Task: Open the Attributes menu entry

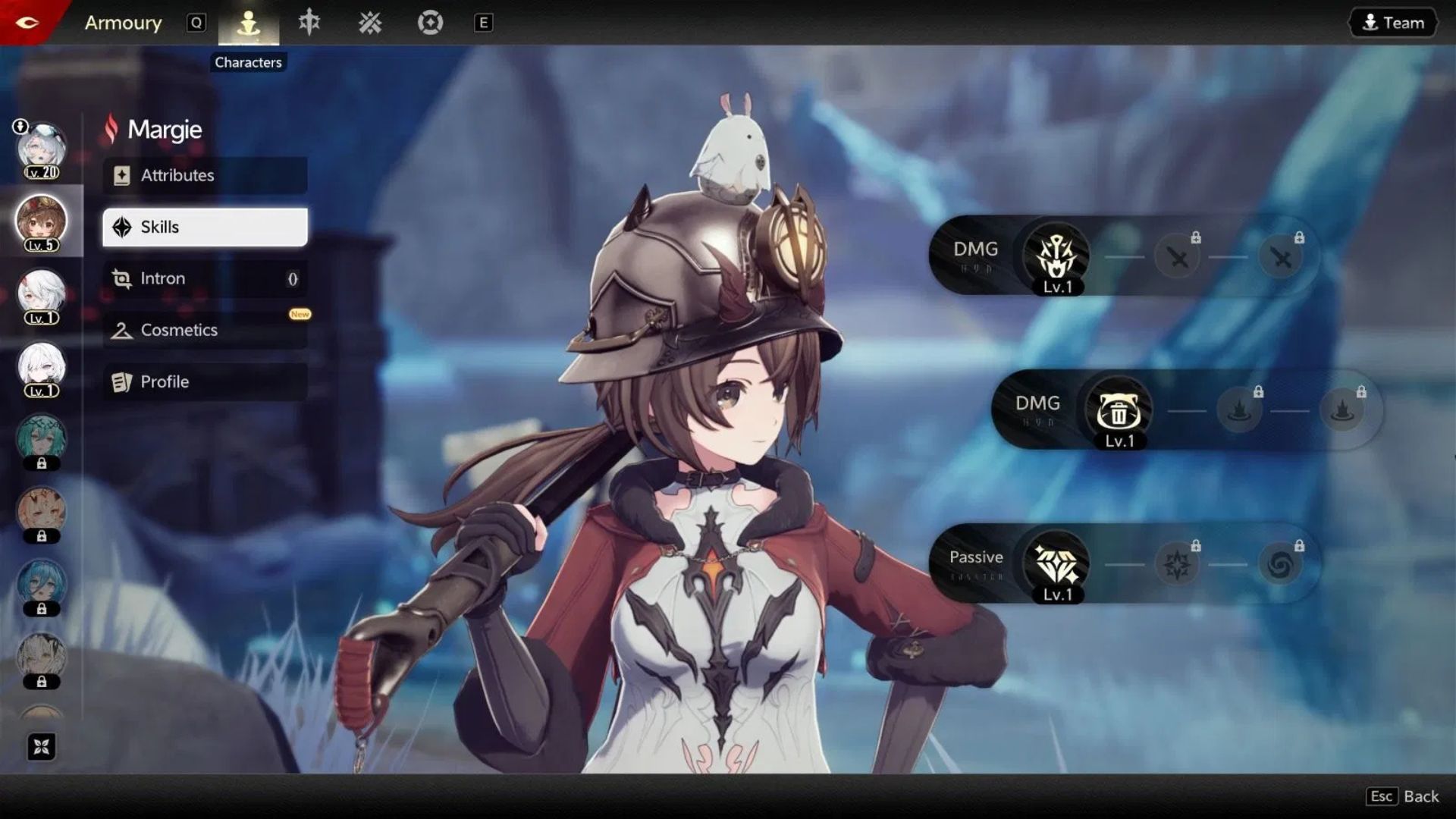Action: tap(205, 175)
